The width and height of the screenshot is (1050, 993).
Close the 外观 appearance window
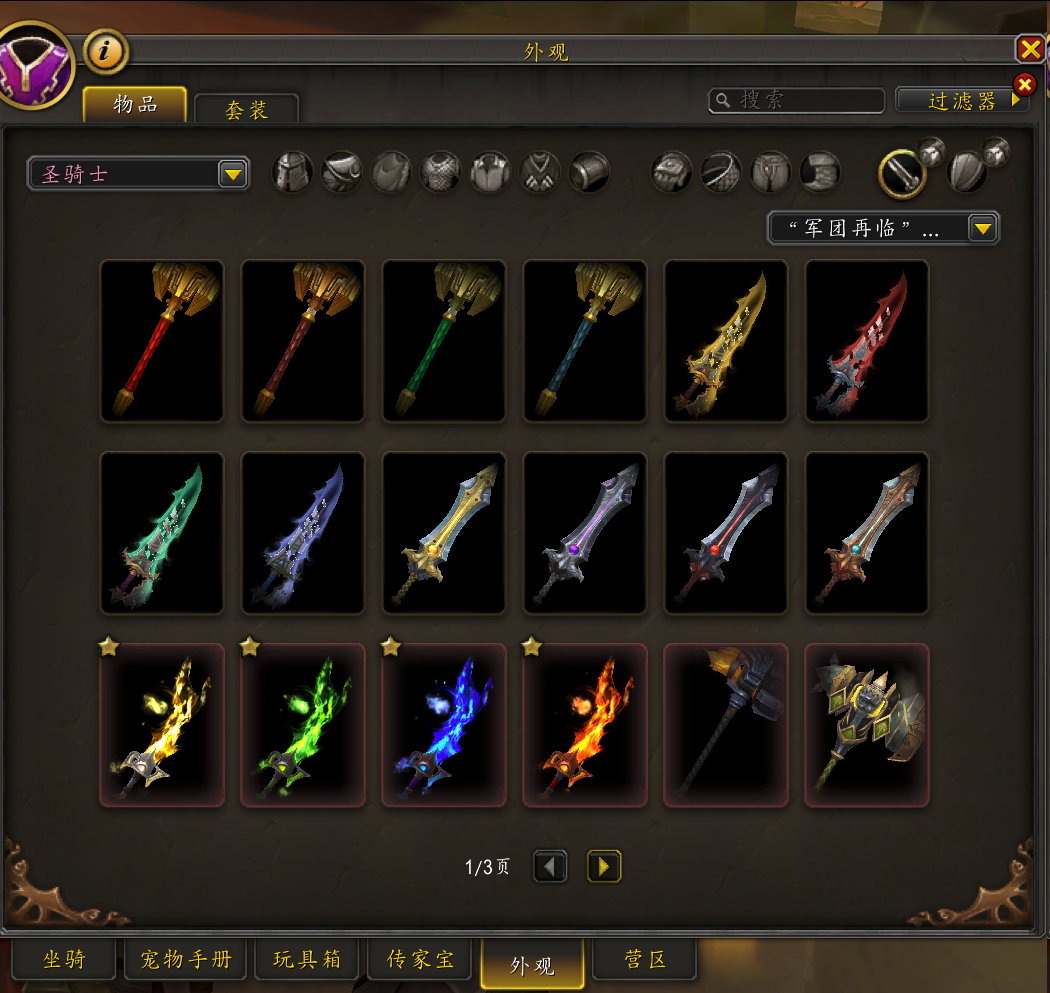[1030, 49]
